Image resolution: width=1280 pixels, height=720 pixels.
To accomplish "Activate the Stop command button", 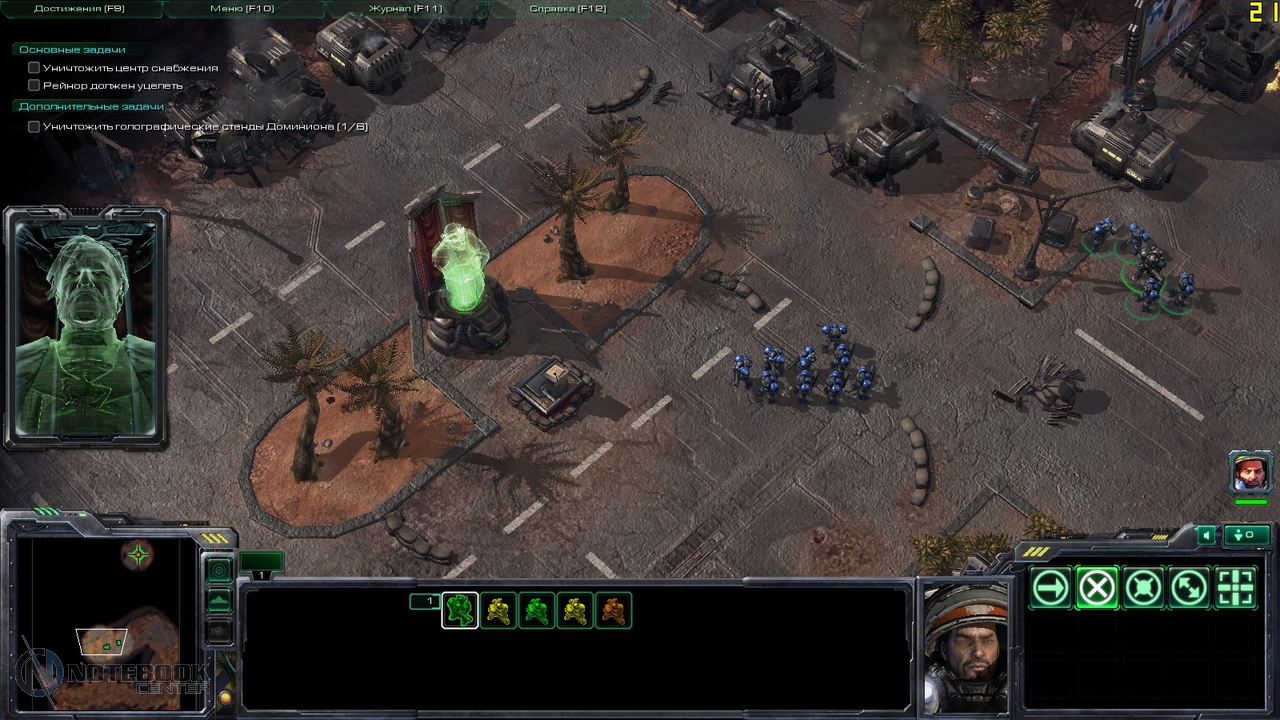I will [x=1096, y=589].
